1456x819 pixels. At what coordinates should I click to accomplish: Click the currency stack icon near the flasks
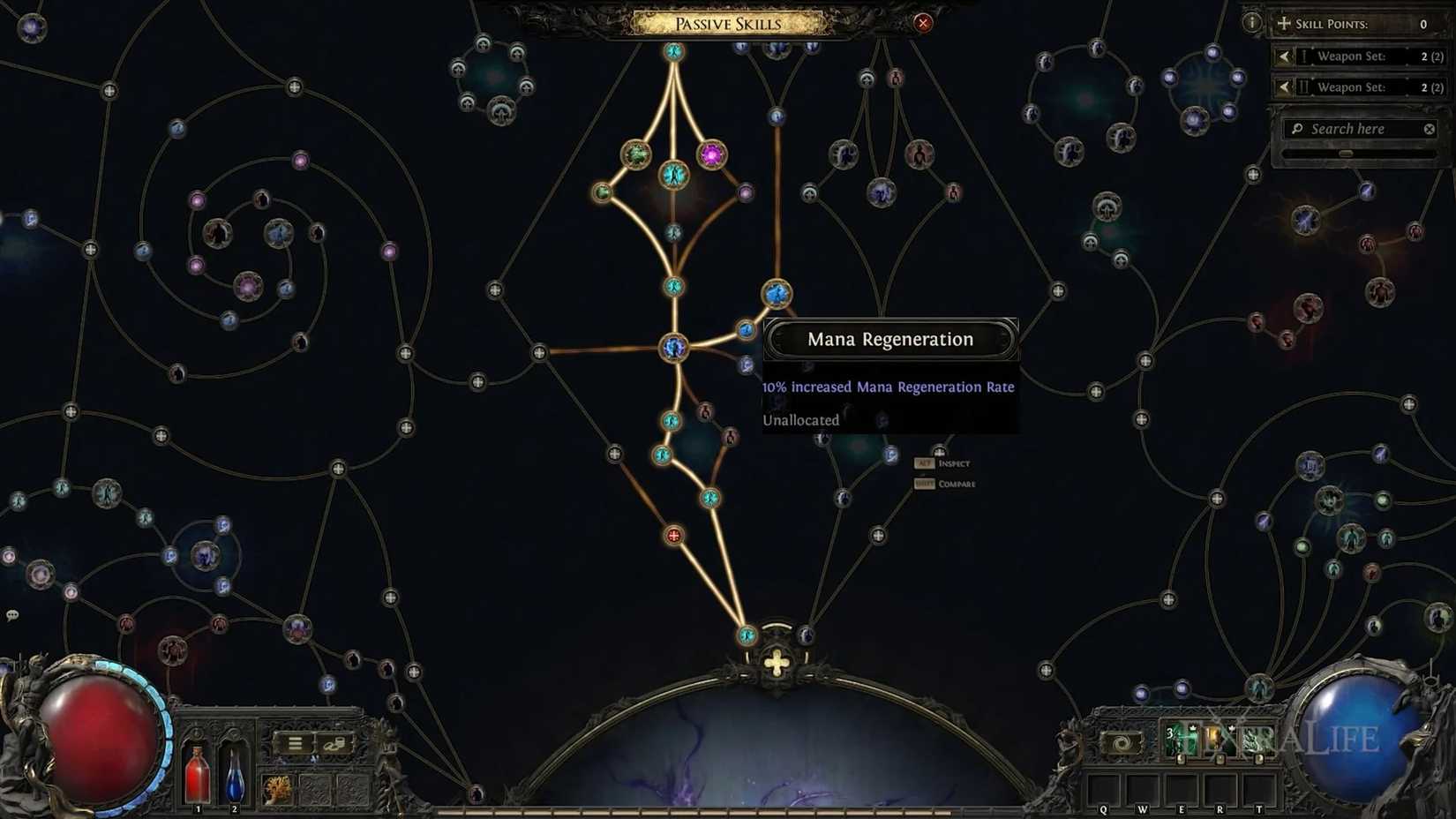(x=335, y=743)
